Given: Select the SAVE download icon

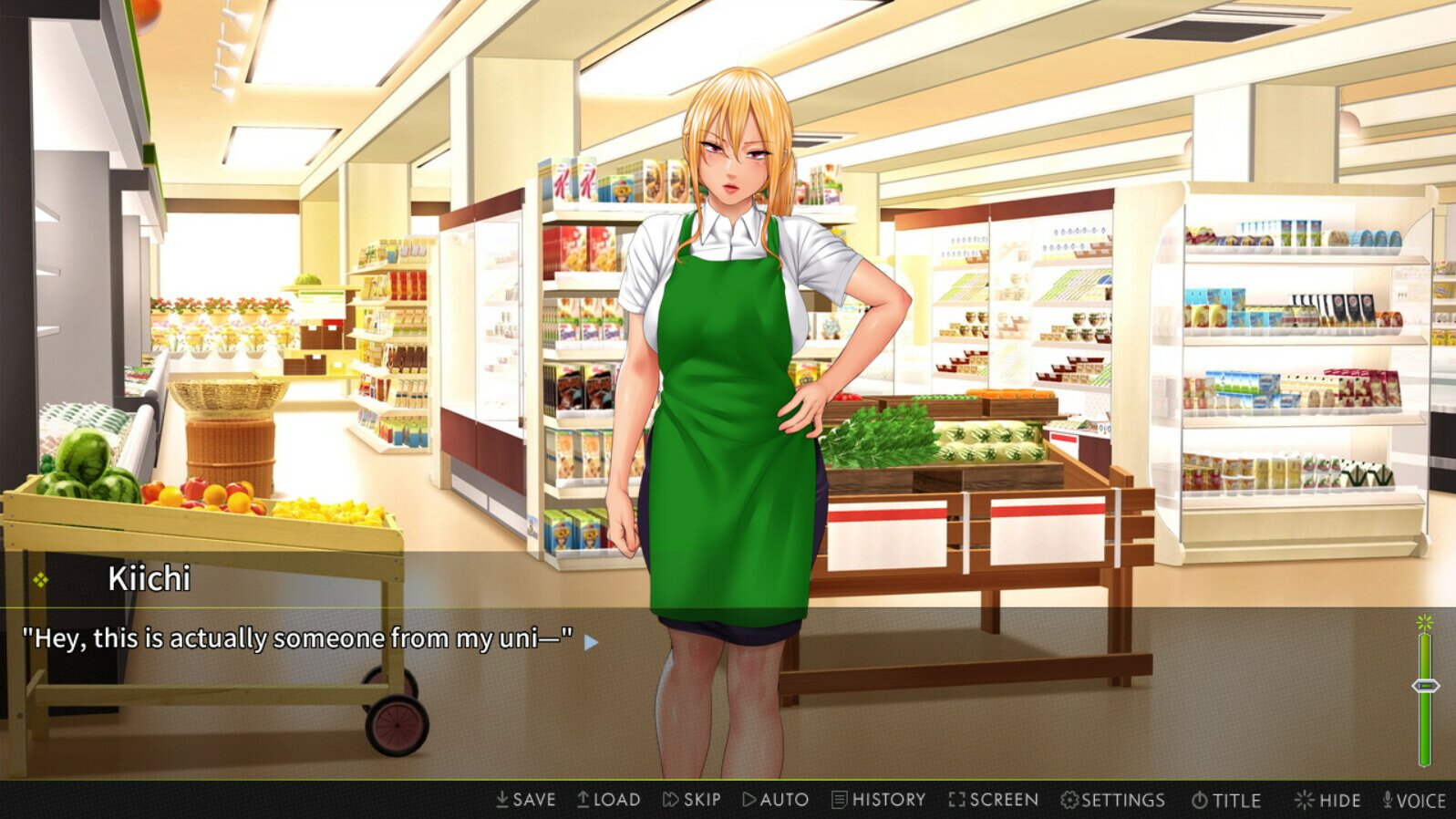Looking at the screenshot, I should pyautogui.click(x=502, y=799).
